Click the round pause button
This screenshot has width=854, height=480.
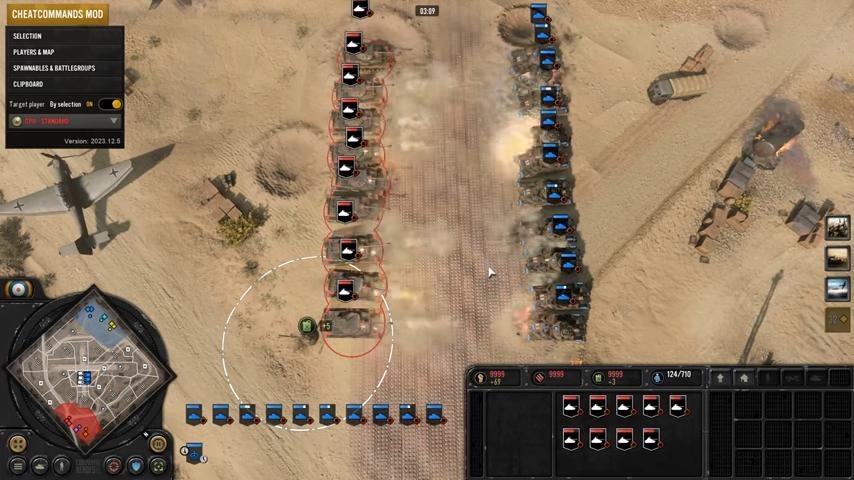(158, 443)
